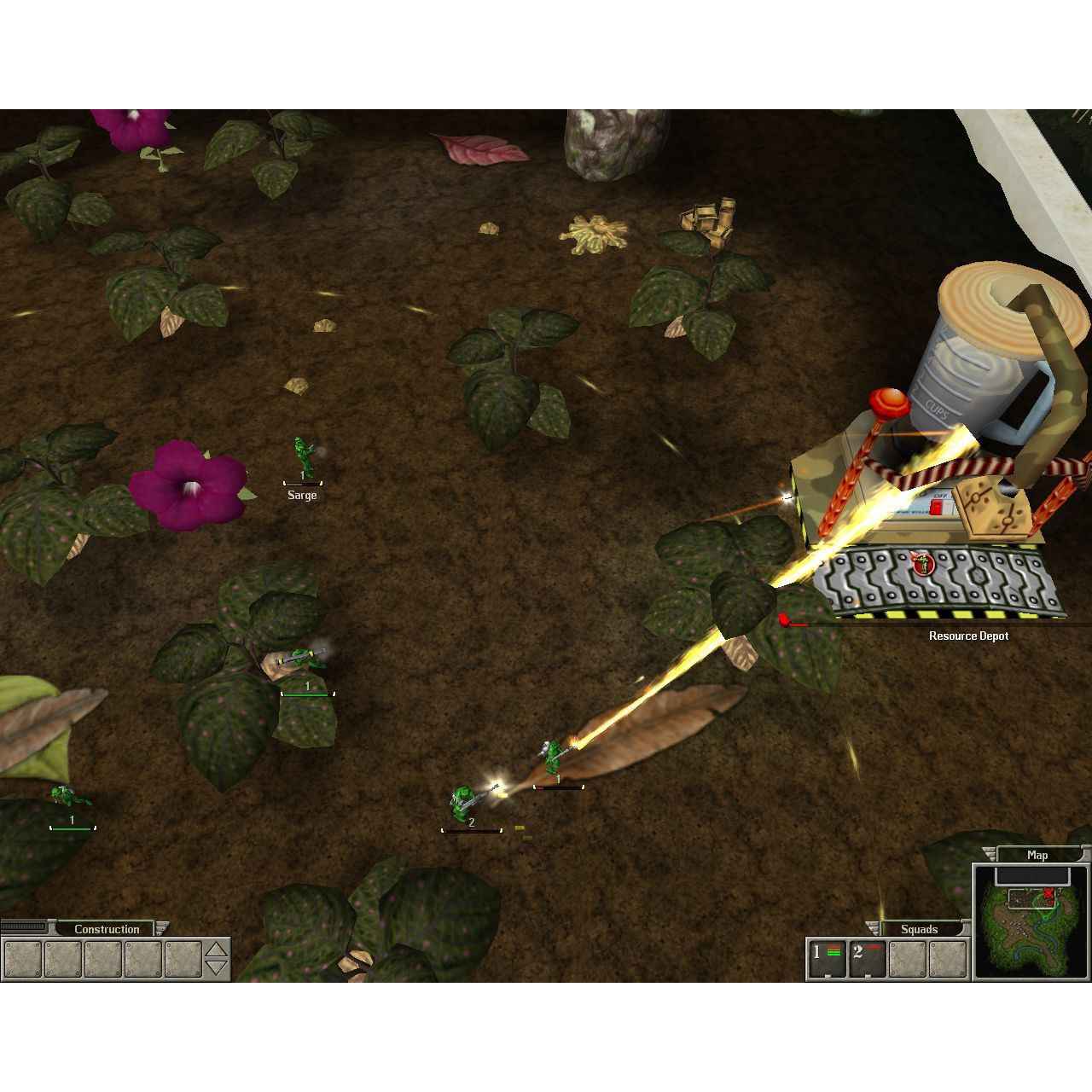Click the down arrow in the Construction panel

click(216, 968)
